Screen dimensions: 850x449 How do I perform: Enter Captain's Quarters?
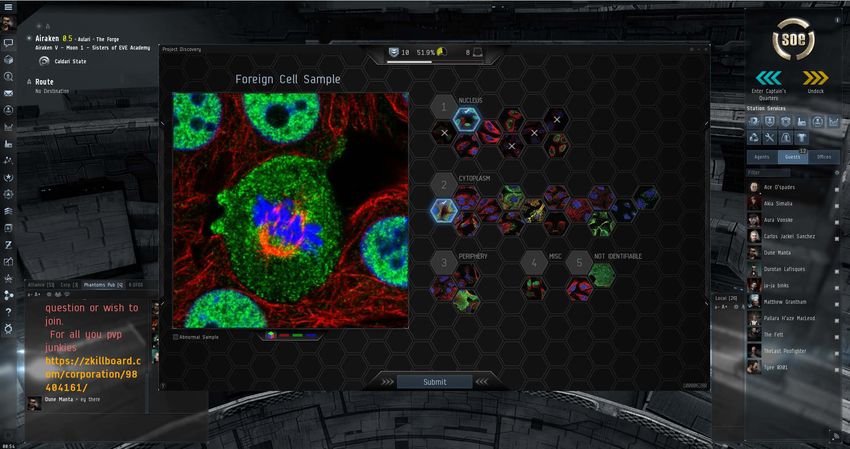768,79
